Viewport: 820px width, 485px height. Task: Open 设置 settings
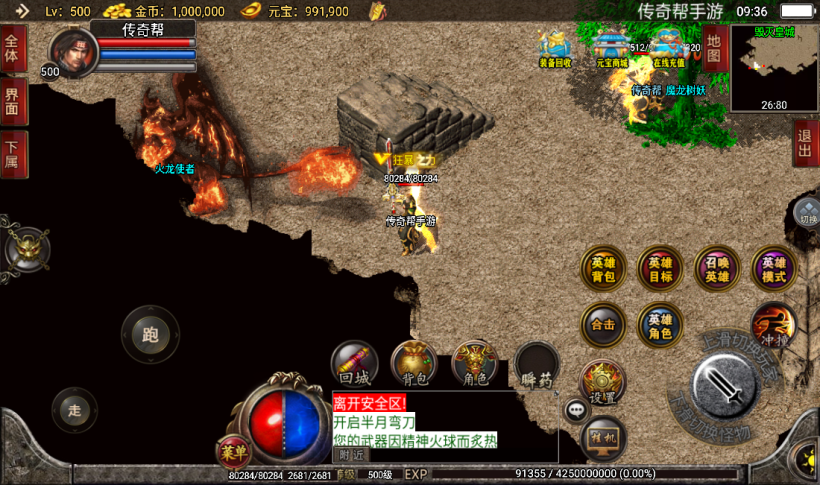point(602,383)
